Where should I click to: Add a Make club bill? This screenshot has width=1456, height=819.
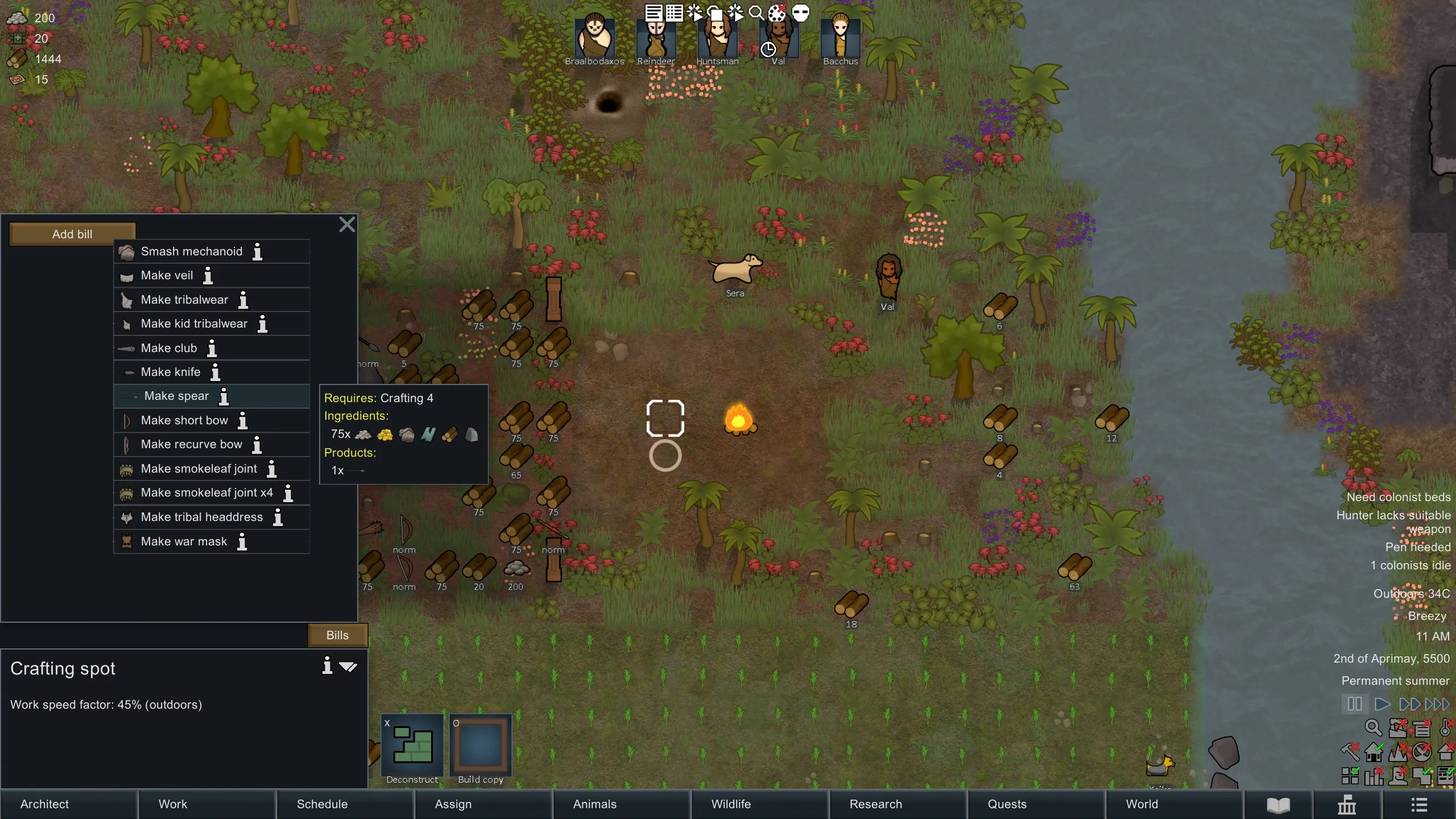[x=168, y=348]
